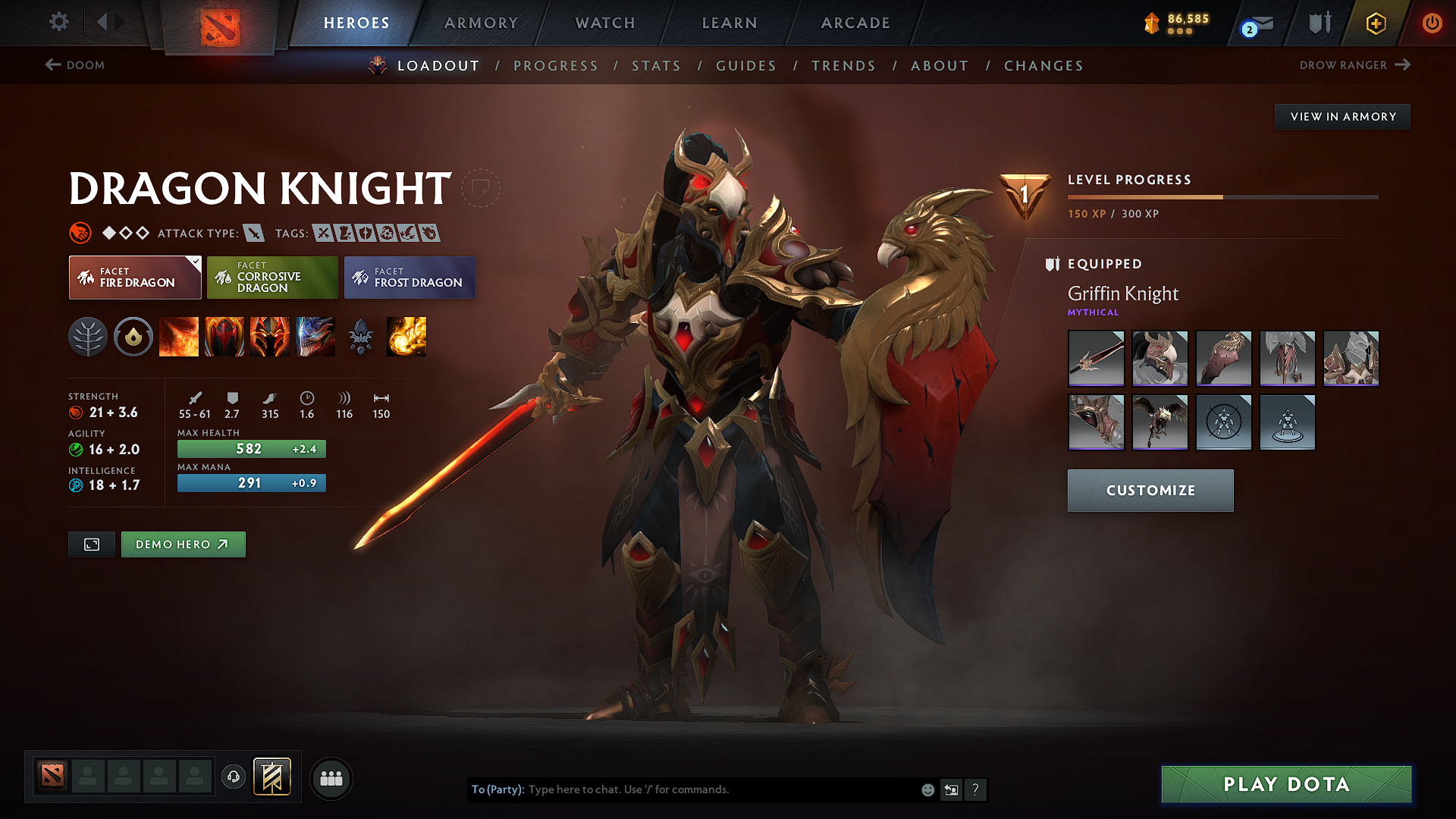This screenshot has height=819, width=1456.
Task: Select the Corrosive Dragon facet
Action: pos(272,278)
